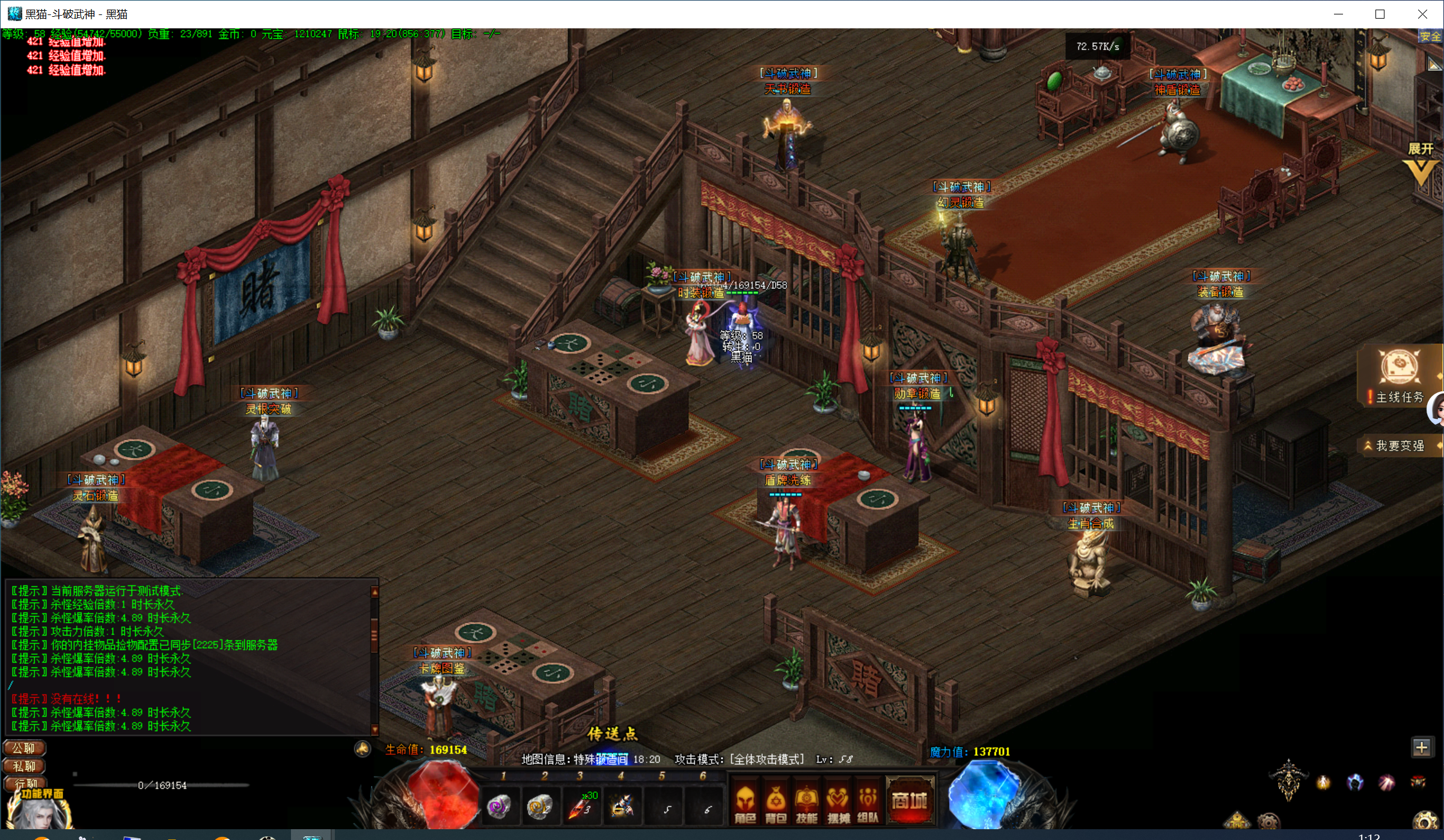Use the purple swirl scroll in hotbar slot 1
The height and width of the screenshot is (840, 1444).
tap(498, 806)
